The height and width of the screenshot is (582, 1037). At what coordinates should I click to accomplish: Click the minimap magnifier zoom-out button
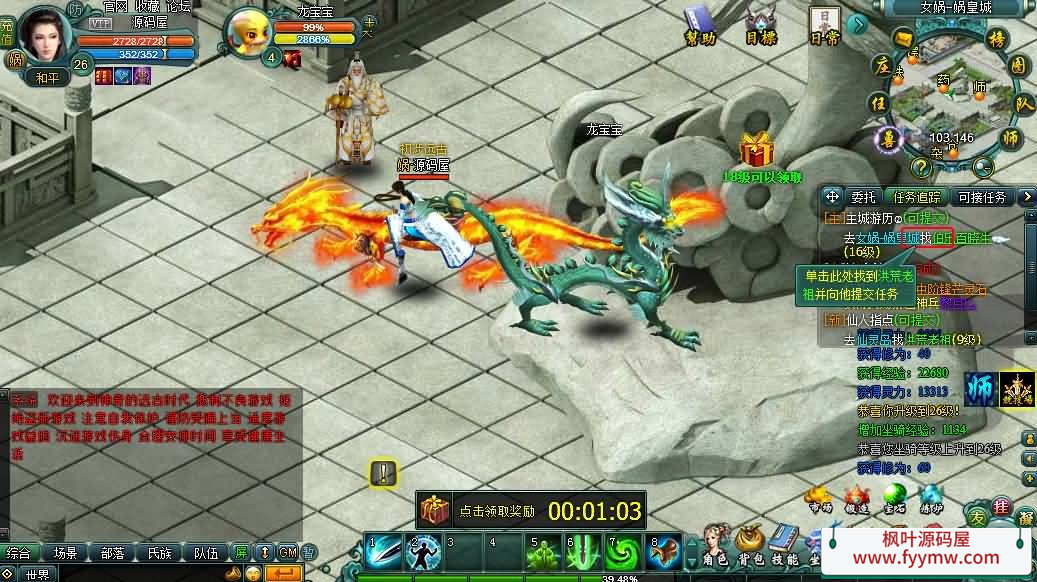(x=983, y=167)
